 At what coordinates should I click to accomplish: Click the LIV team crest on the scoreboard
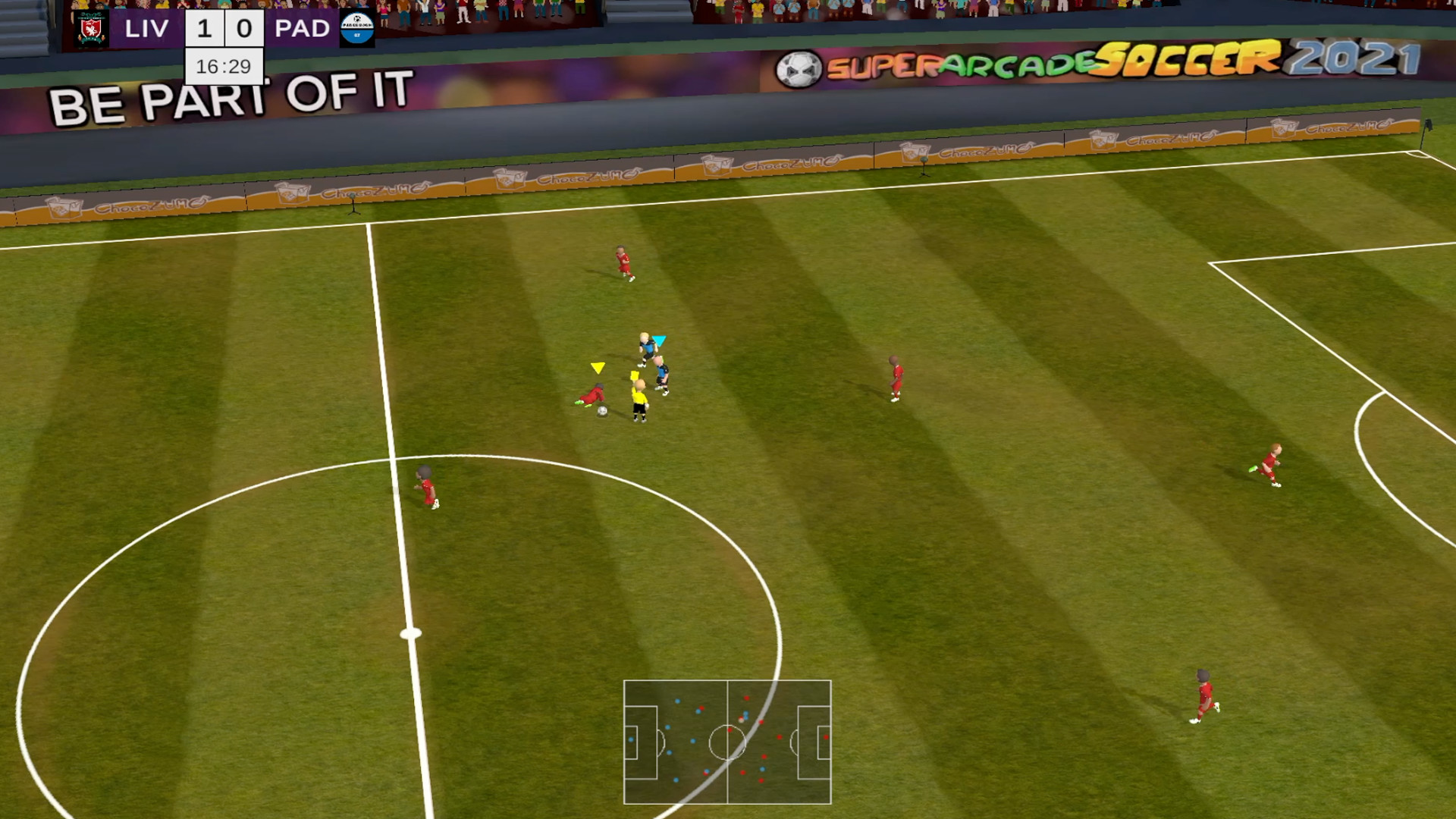click(89, 28)
